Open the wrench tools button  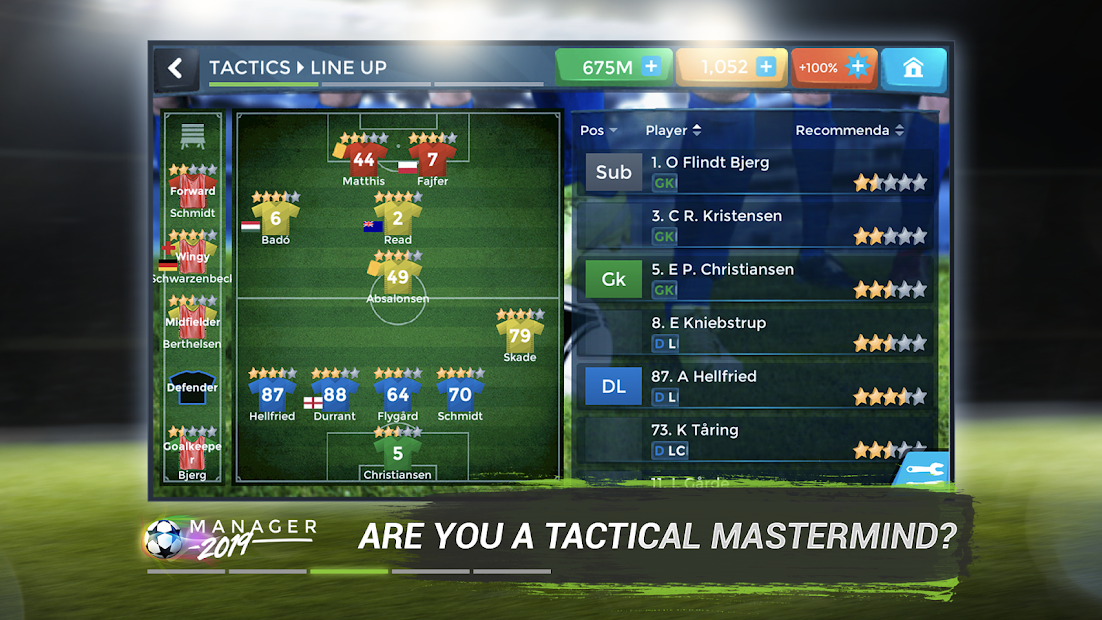[922, 470]
